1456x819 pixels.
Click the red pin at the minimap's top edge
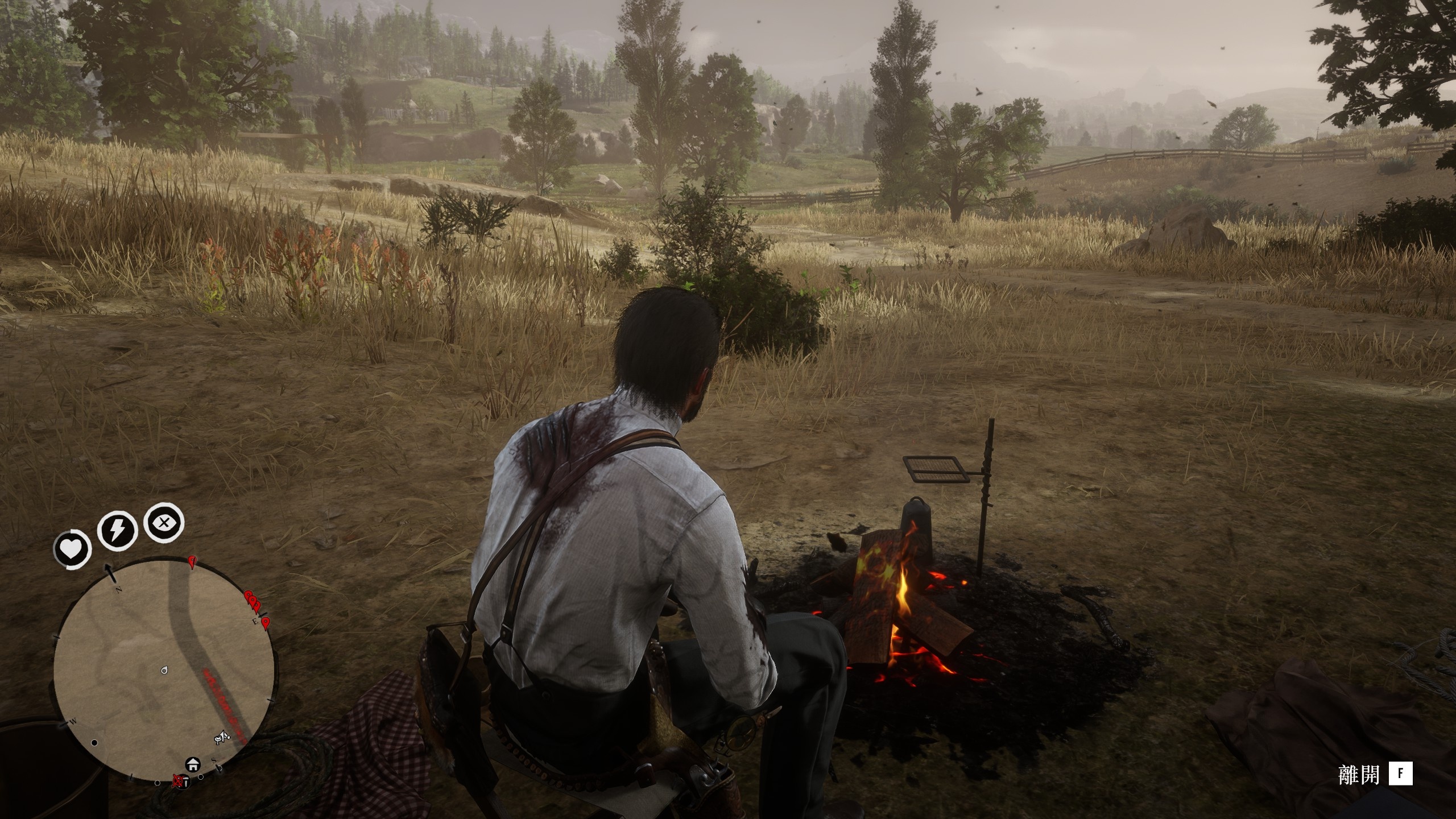pyautogui.click(x=192, y=563)
